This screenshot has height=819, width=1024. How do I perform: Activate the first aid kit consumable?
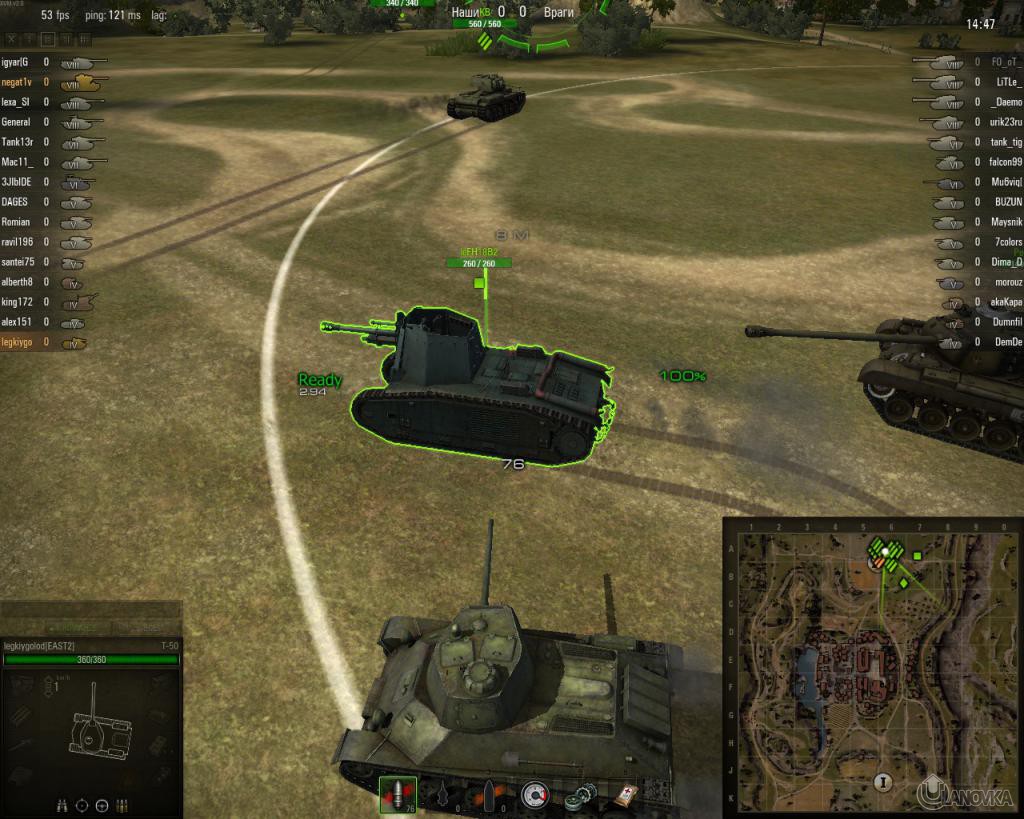pyautogui.click(x=624, y=794)
